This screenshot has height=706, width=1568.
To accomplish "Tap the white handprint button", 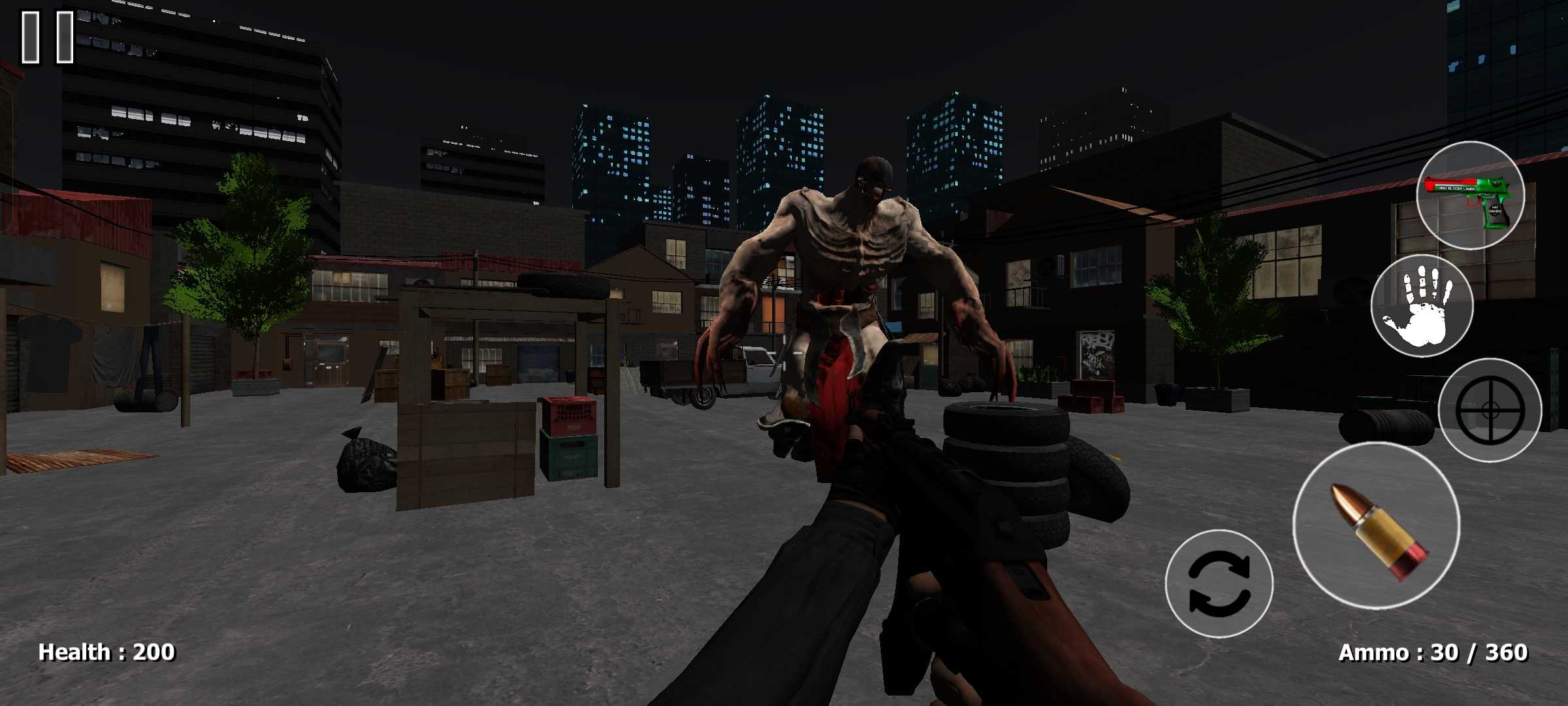I will pos(1422,307).
